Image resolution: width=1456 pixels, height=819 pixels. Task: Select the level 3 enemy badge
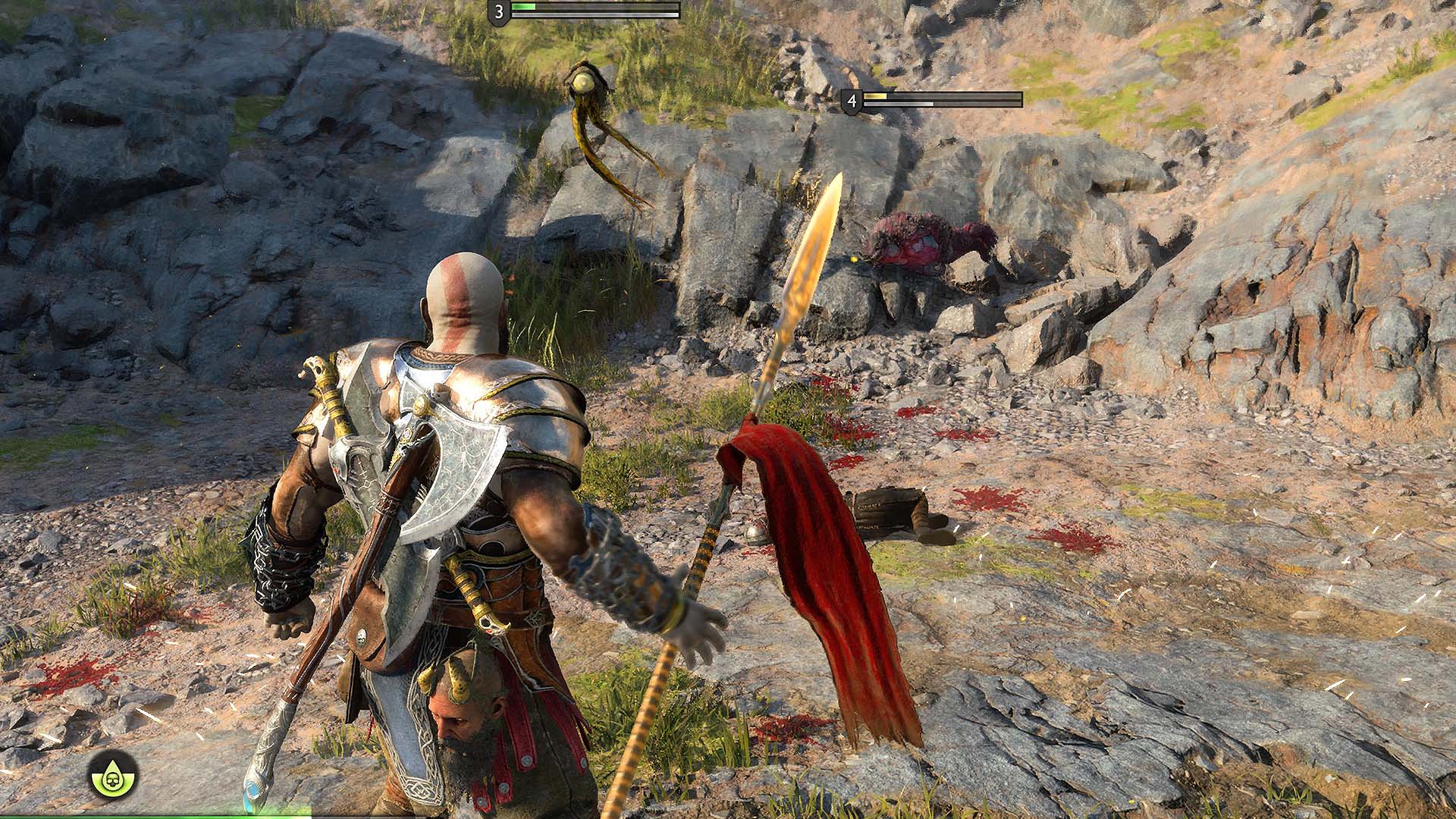498,12
